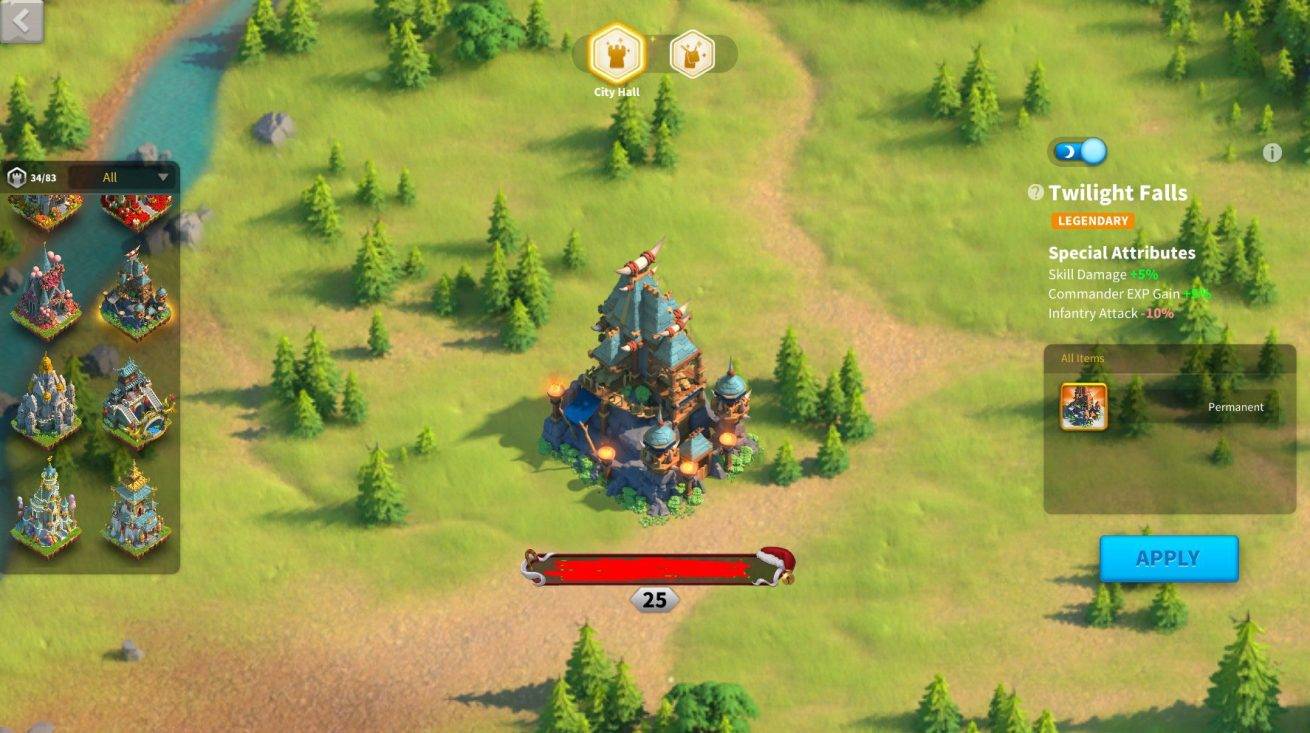The width and height of the screenshot is (1310, 733).
Task: Choose the golden-spired temple city theme
Action: coord(135,510)
